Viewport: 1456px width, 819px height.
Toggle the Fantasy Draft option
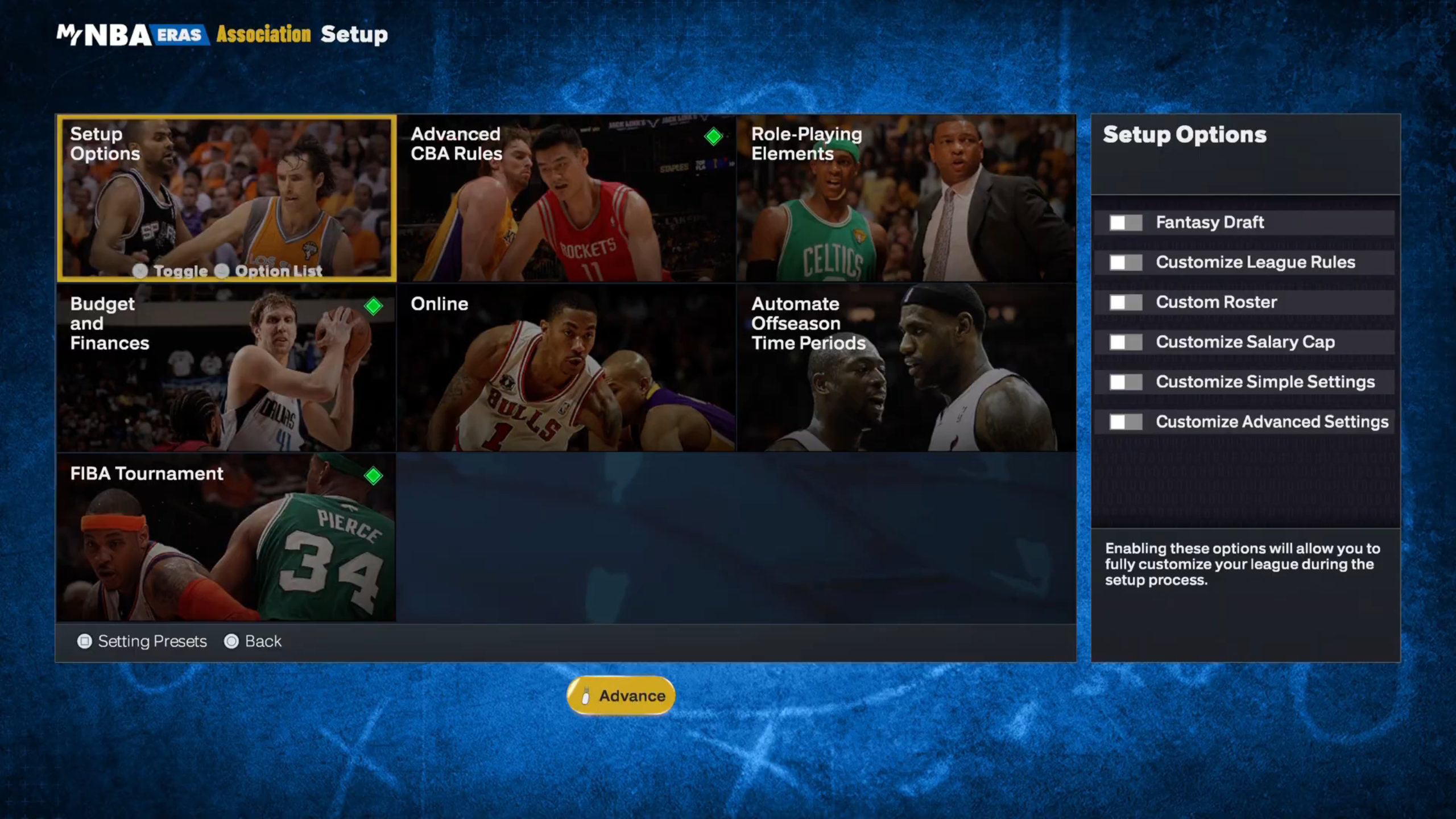tap(1126, 222)
